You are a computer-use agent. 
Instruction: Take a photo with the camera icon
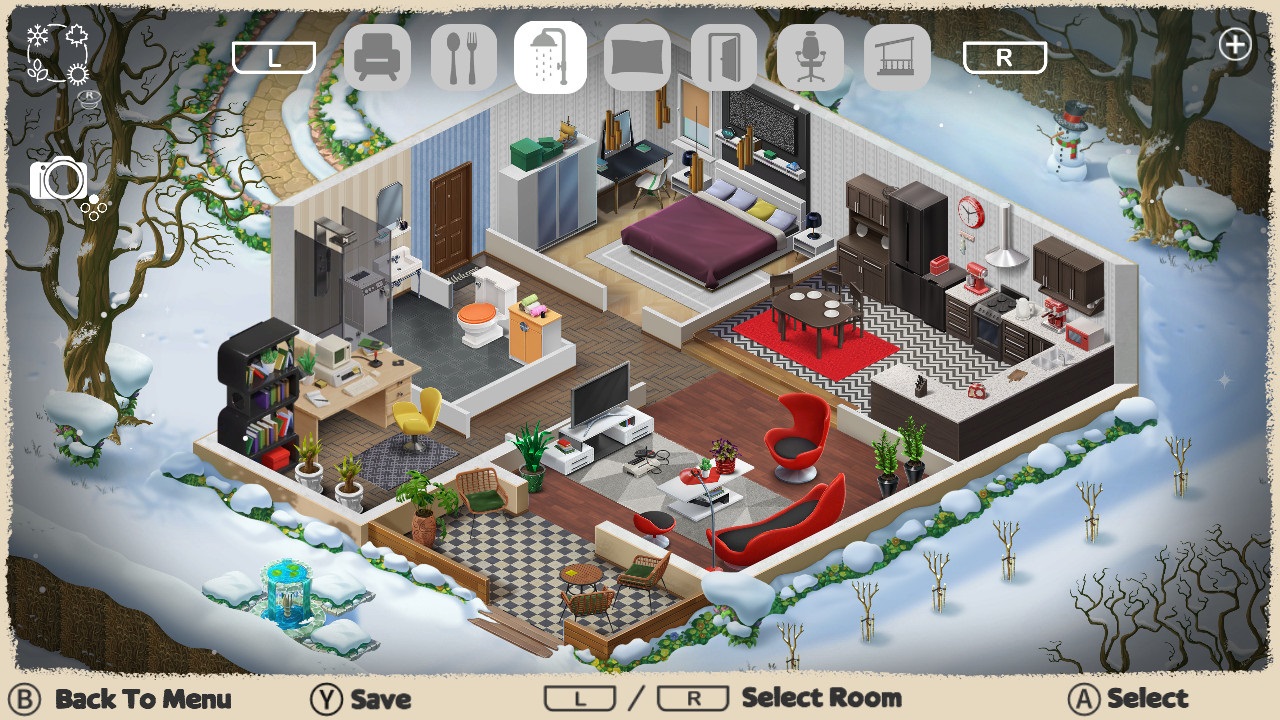coord(60,180)
